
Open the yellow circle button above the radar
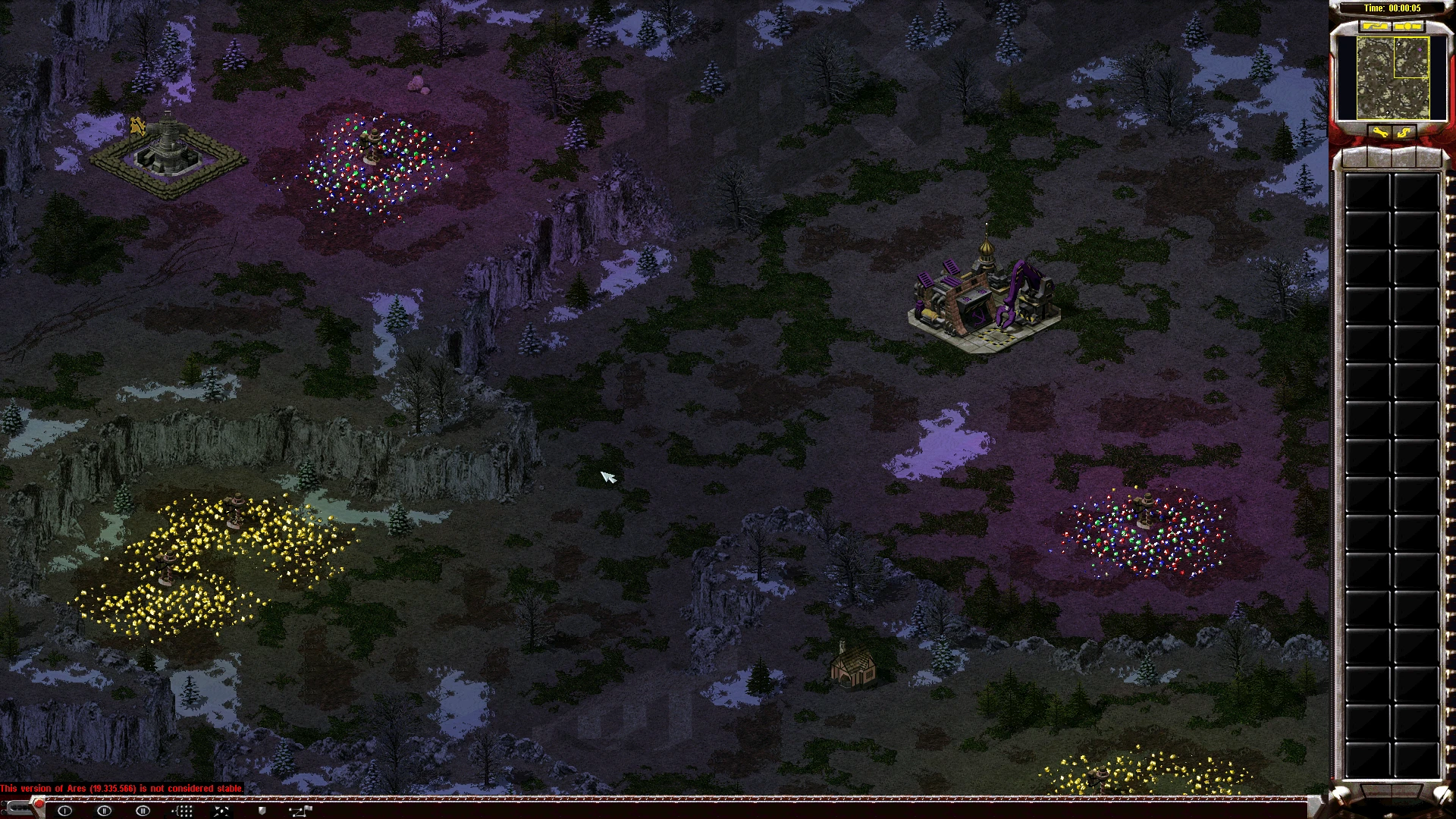pos(1407,27)
